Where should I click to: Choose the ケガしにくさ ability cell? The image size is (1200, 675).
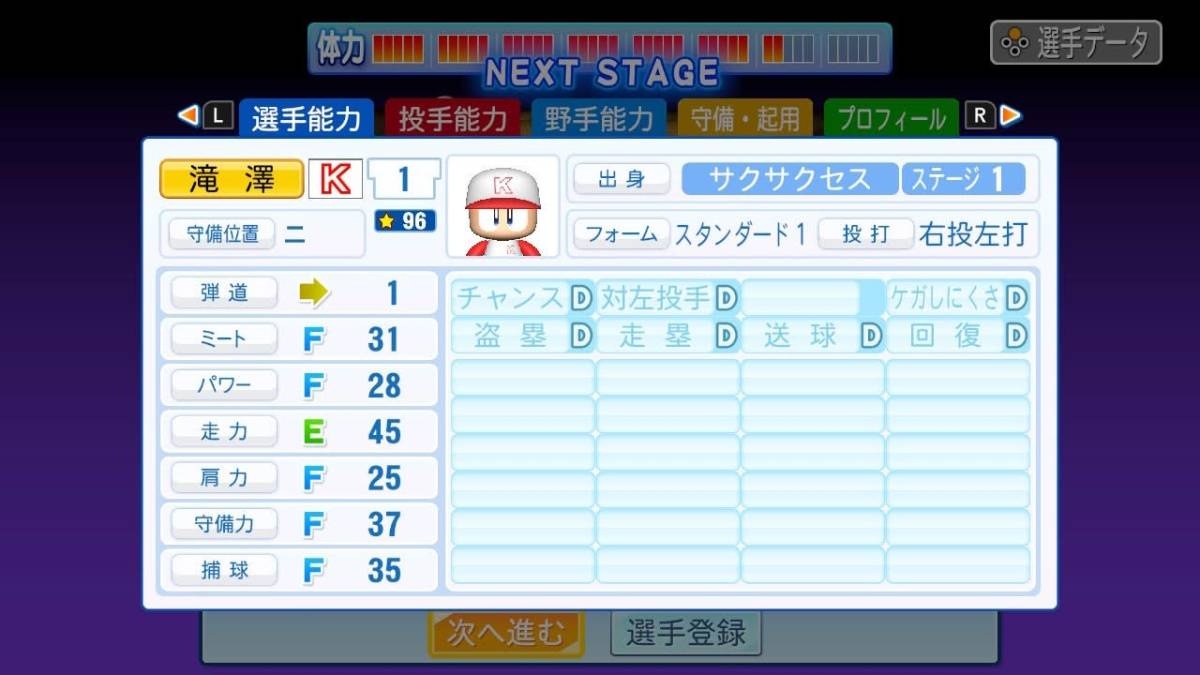[958, 298]
